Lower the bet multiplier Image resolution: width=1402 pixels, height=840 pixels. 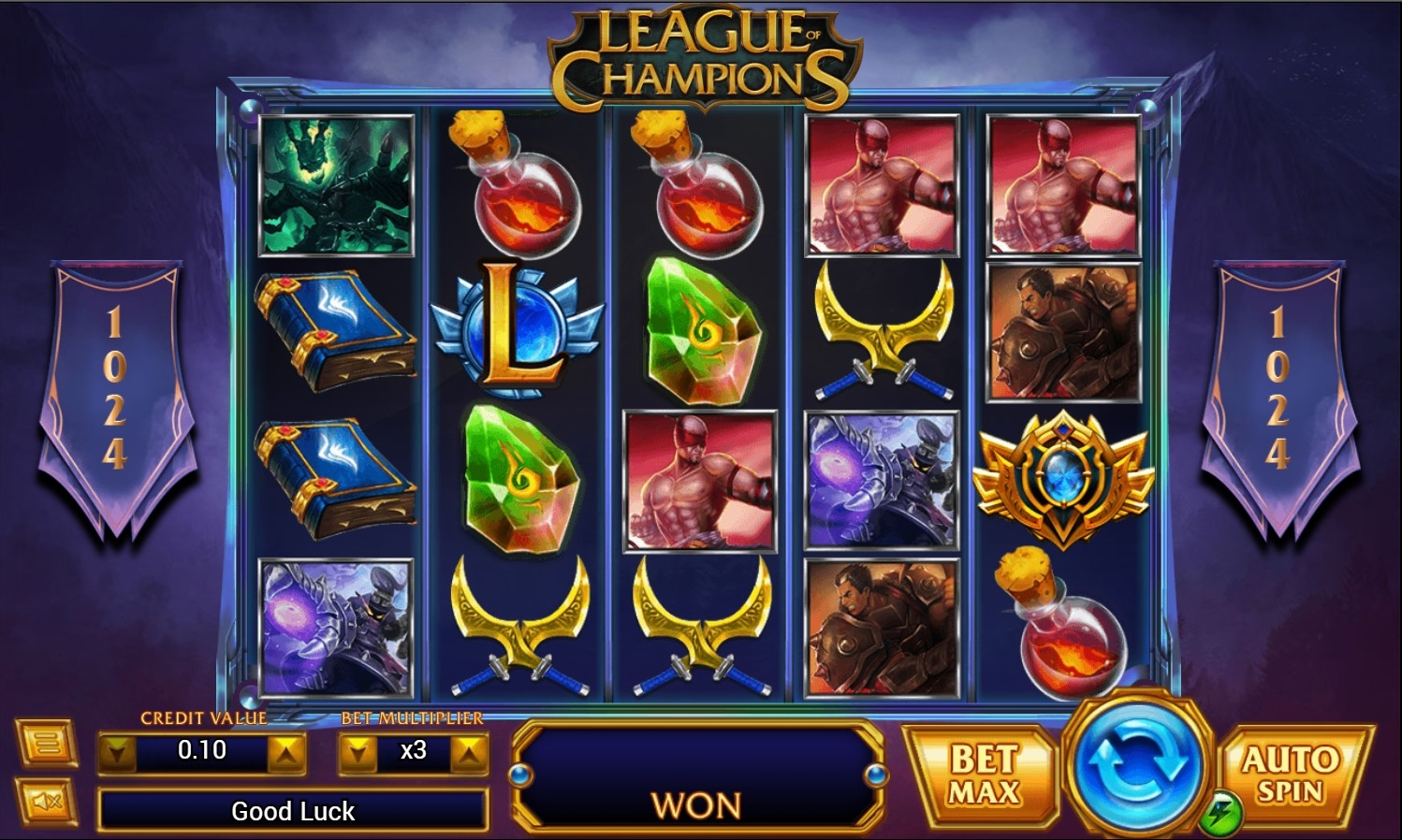tap(358, 751)
